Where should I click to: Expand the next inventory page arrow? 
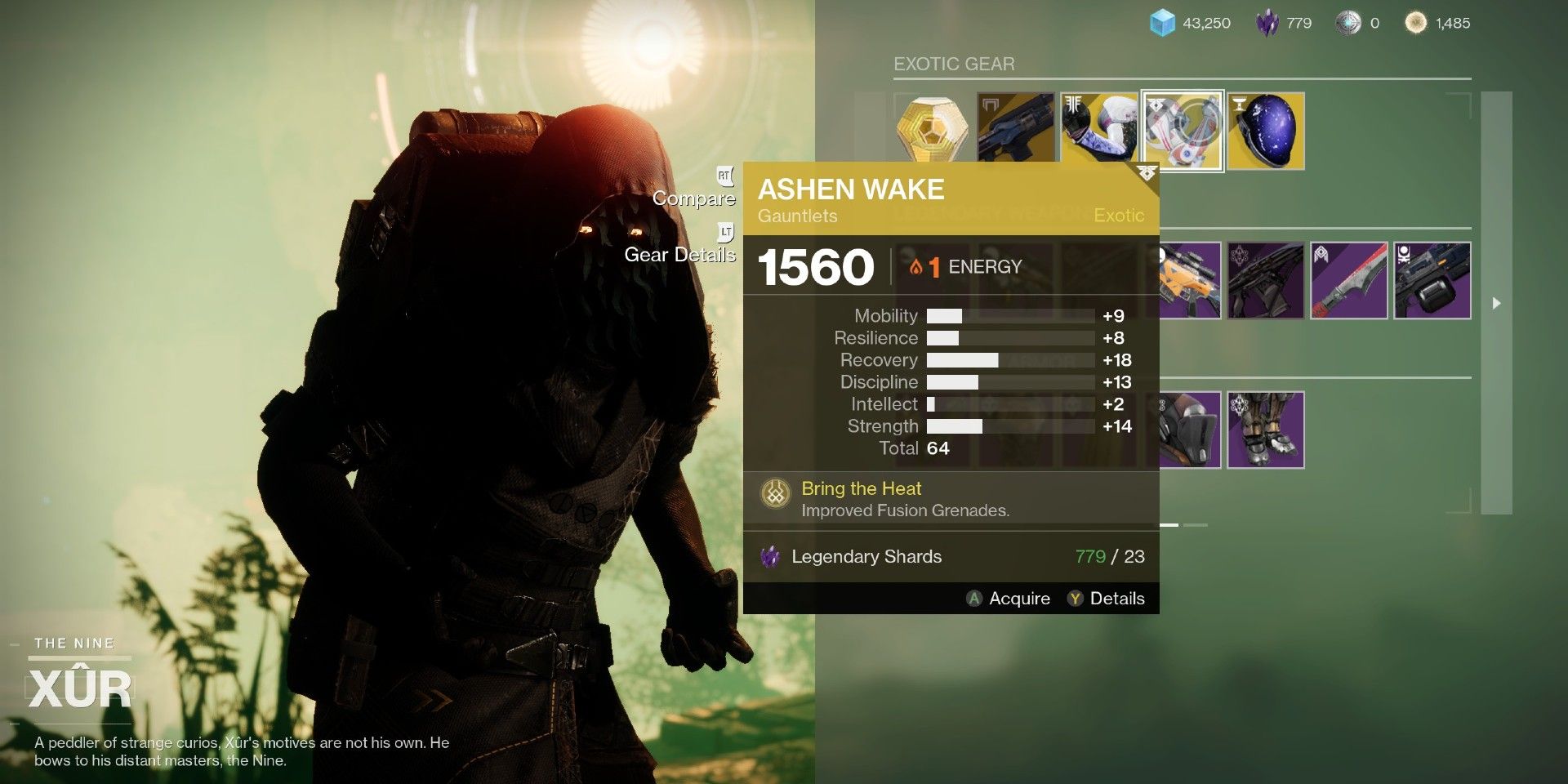pos(1494,304)
